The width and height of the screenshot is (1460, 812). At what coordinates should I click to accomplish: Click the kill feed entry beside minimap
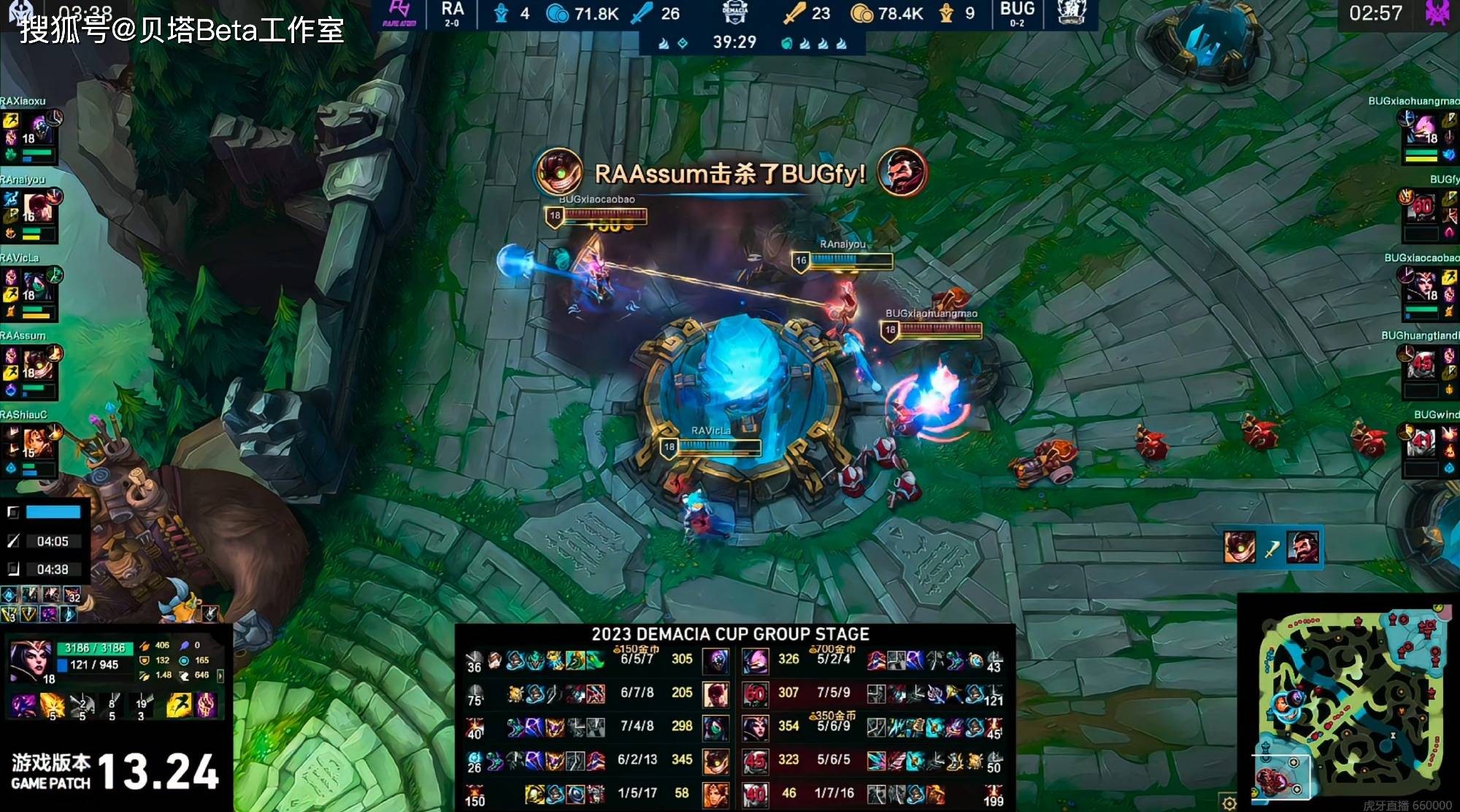(x=1272, y=547)
